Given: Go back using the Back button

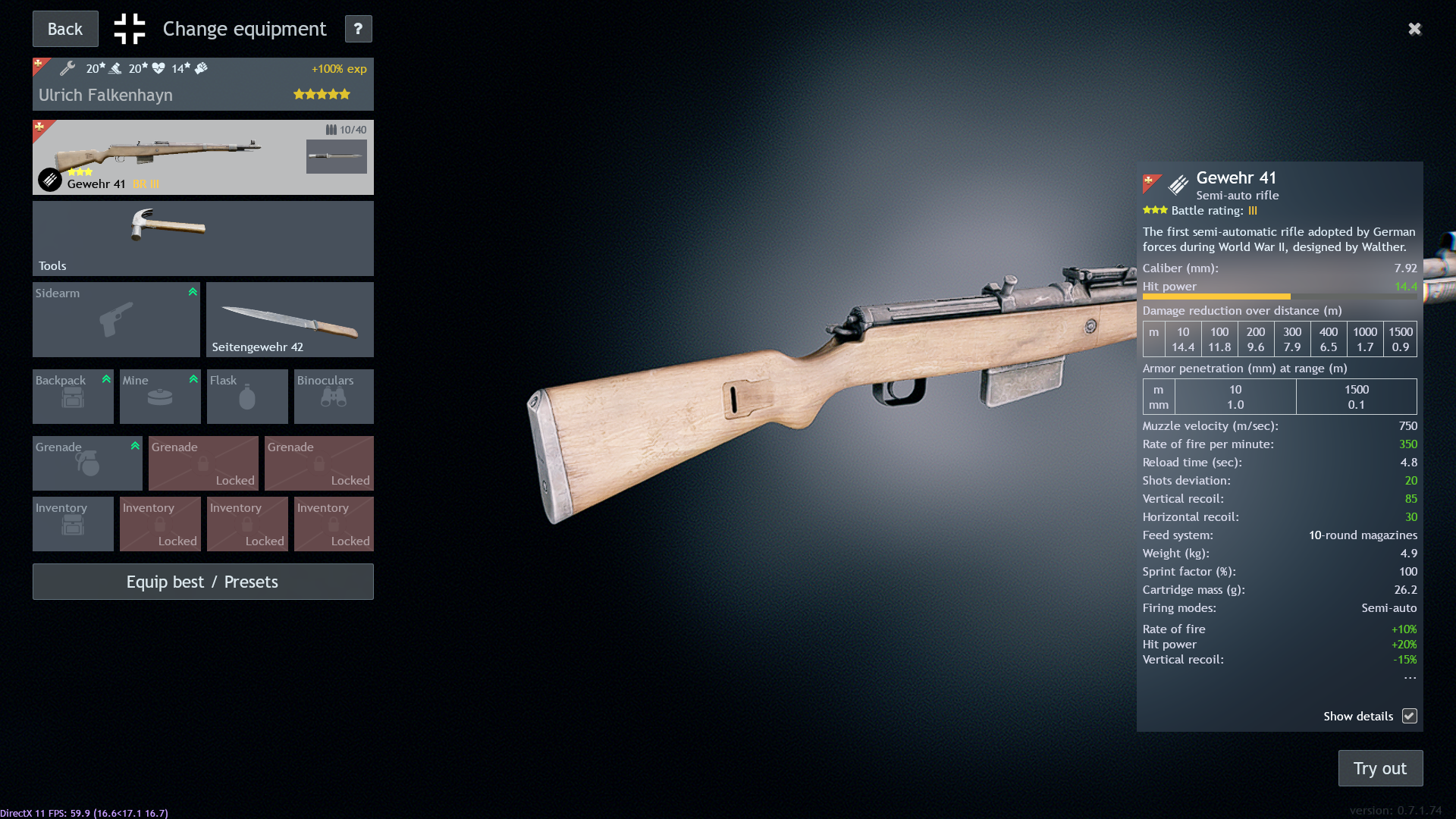Looking at the screenshot, I should pyautogui.click(x=65, y=29).
